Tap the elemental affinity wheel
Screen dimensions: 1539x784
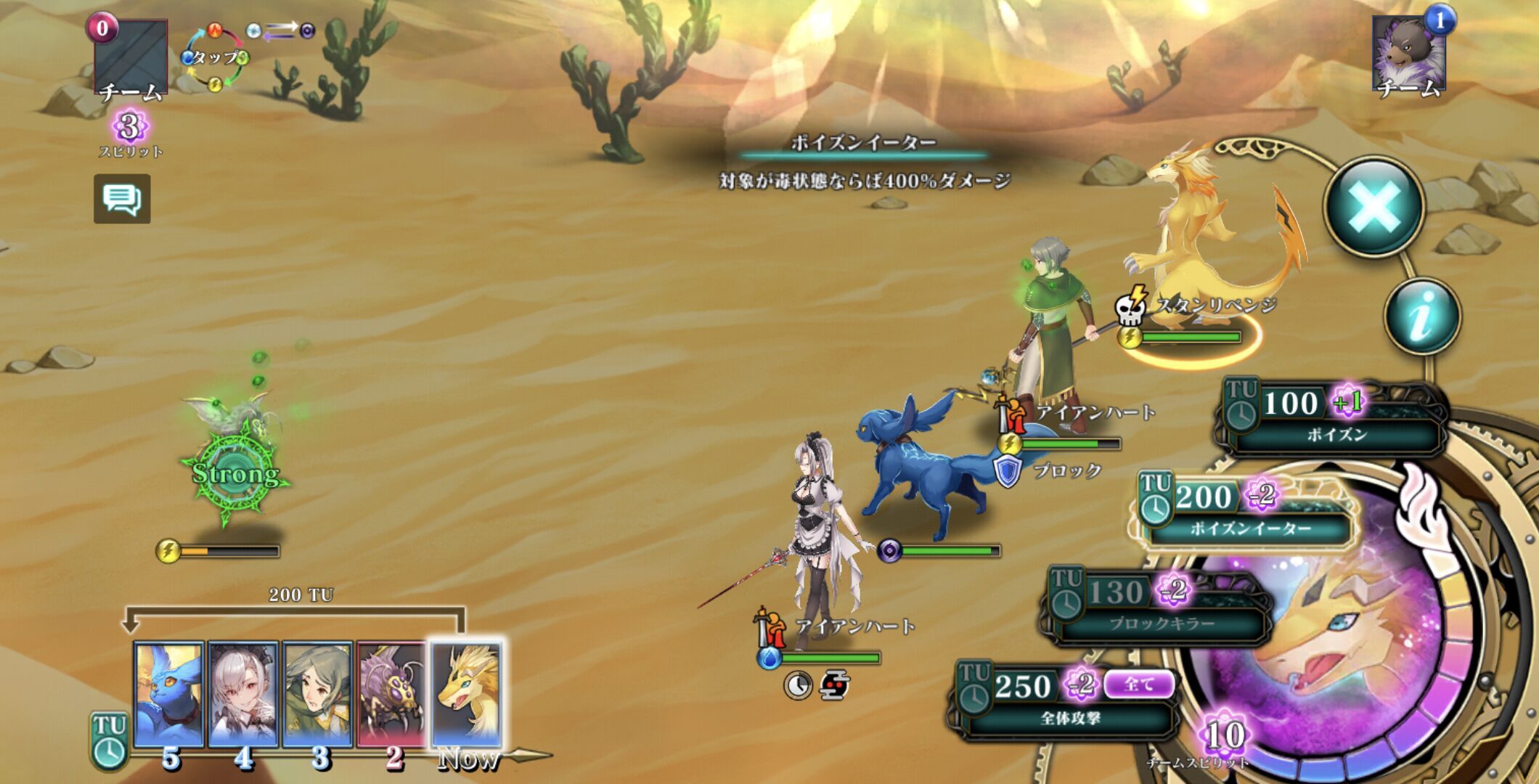click(x=215, y=58)
